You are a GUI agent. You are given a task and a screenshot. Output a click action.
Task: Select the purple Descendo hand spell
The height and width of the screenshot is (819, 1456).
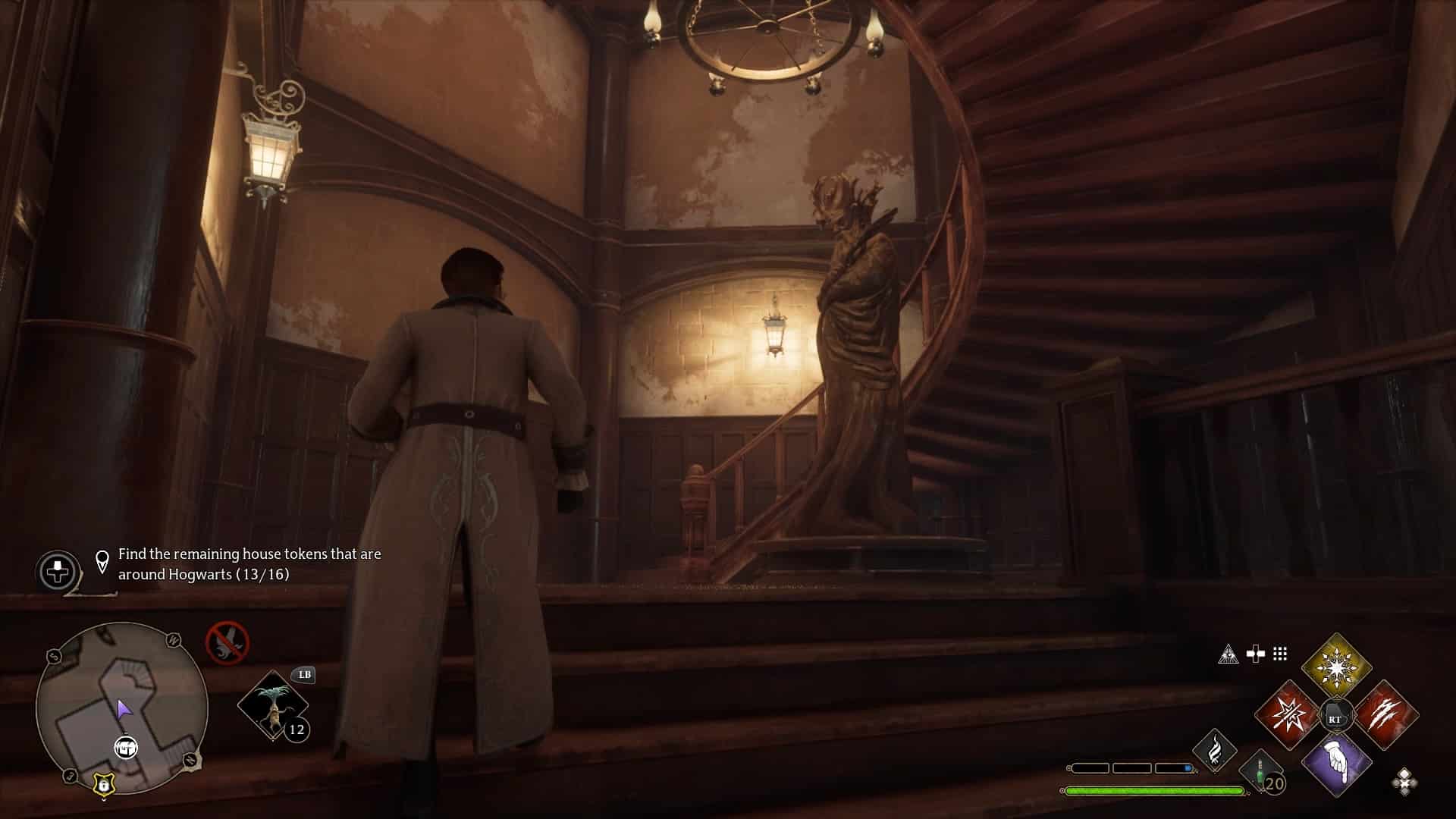pos(1336,764)
